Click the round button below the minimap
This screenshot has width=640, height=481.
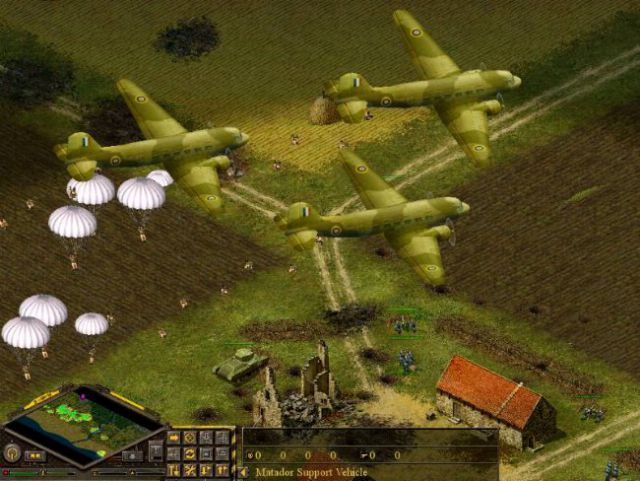point(13,453)
